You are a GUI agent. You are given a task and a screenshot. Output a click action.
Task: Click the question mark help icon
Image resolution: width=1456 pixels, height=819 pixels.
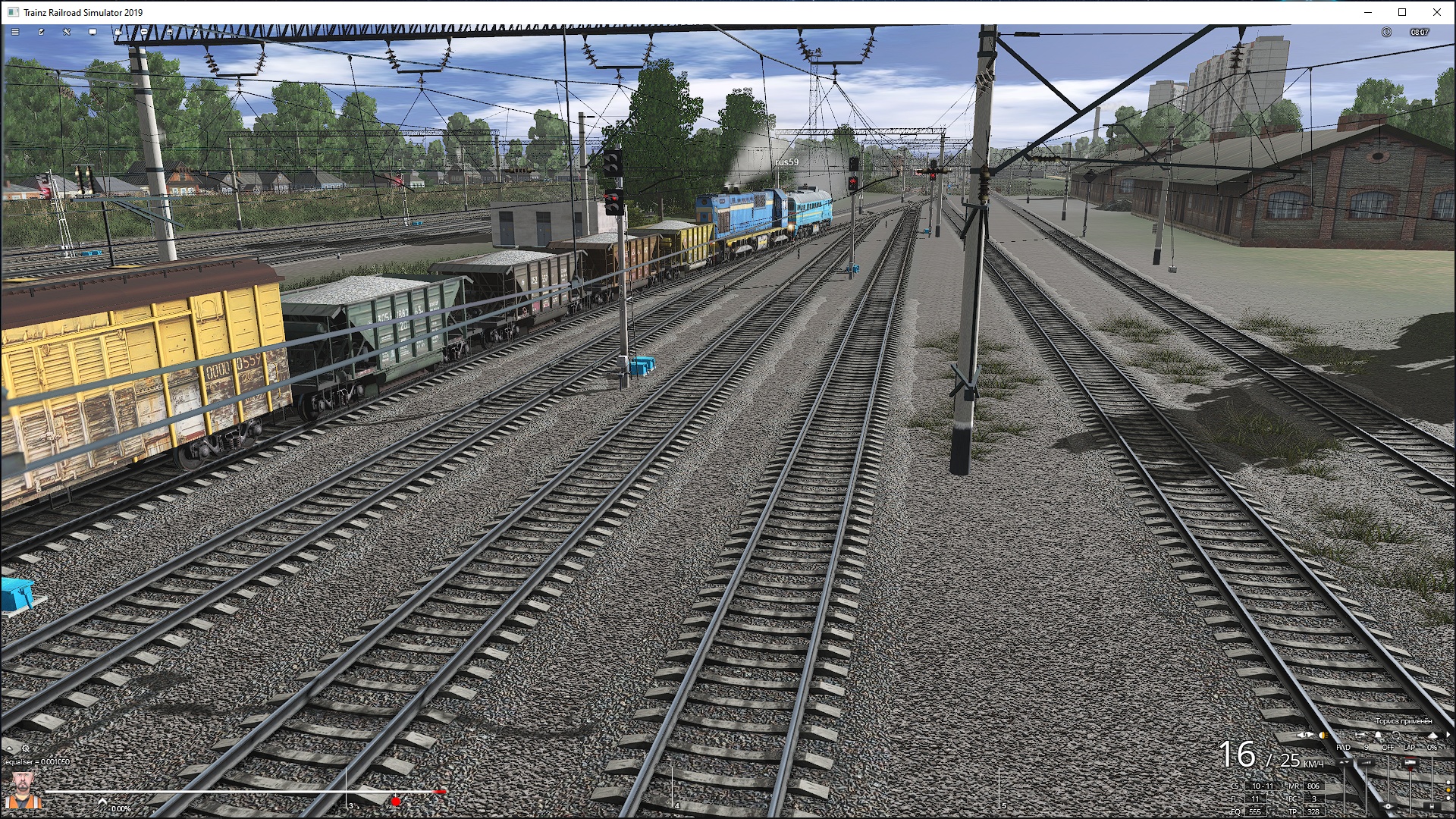(196, 32)
